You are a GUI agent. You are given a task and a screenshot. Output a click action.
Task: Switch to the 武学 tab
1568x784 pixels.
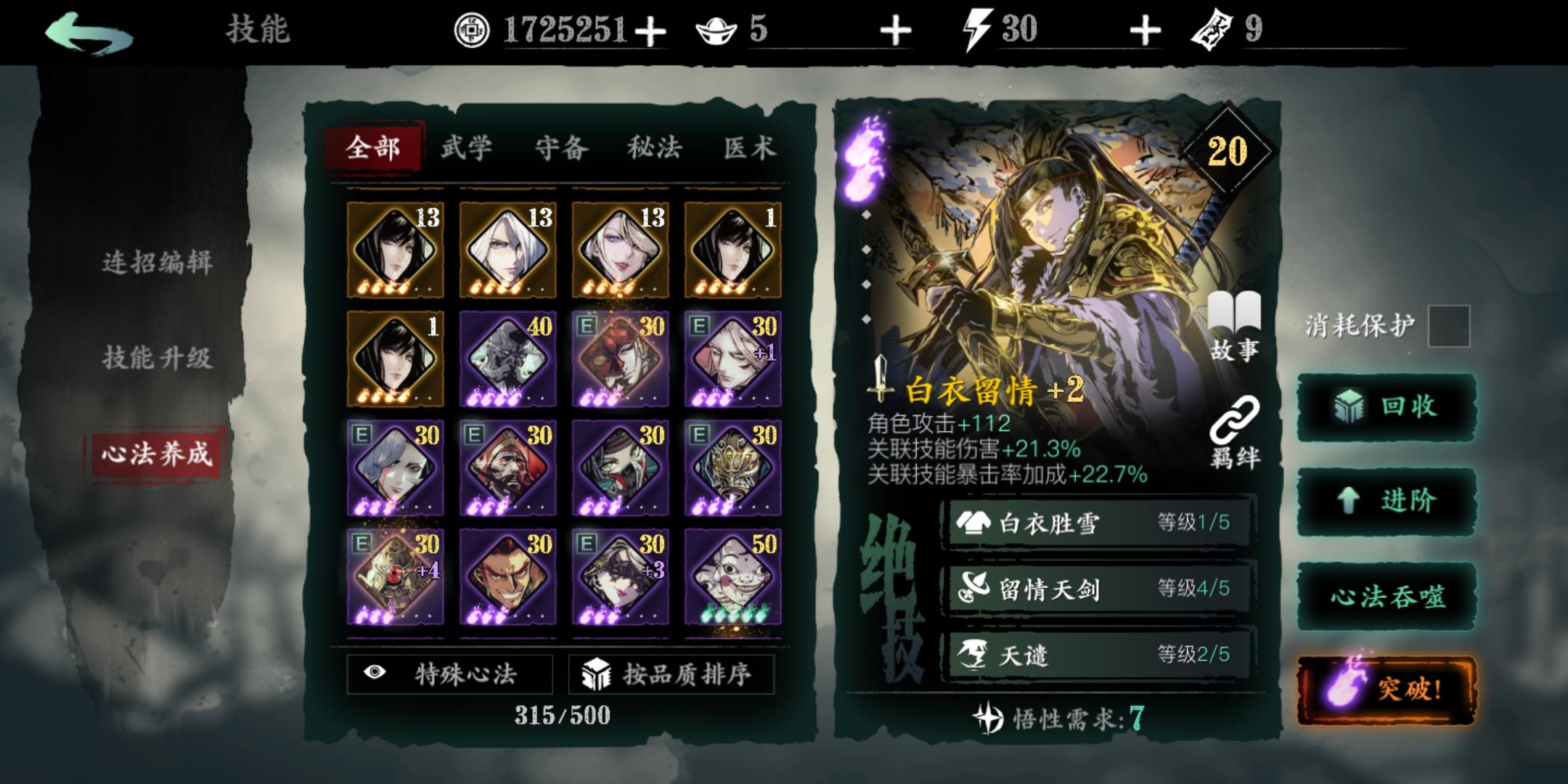(468, 147)
